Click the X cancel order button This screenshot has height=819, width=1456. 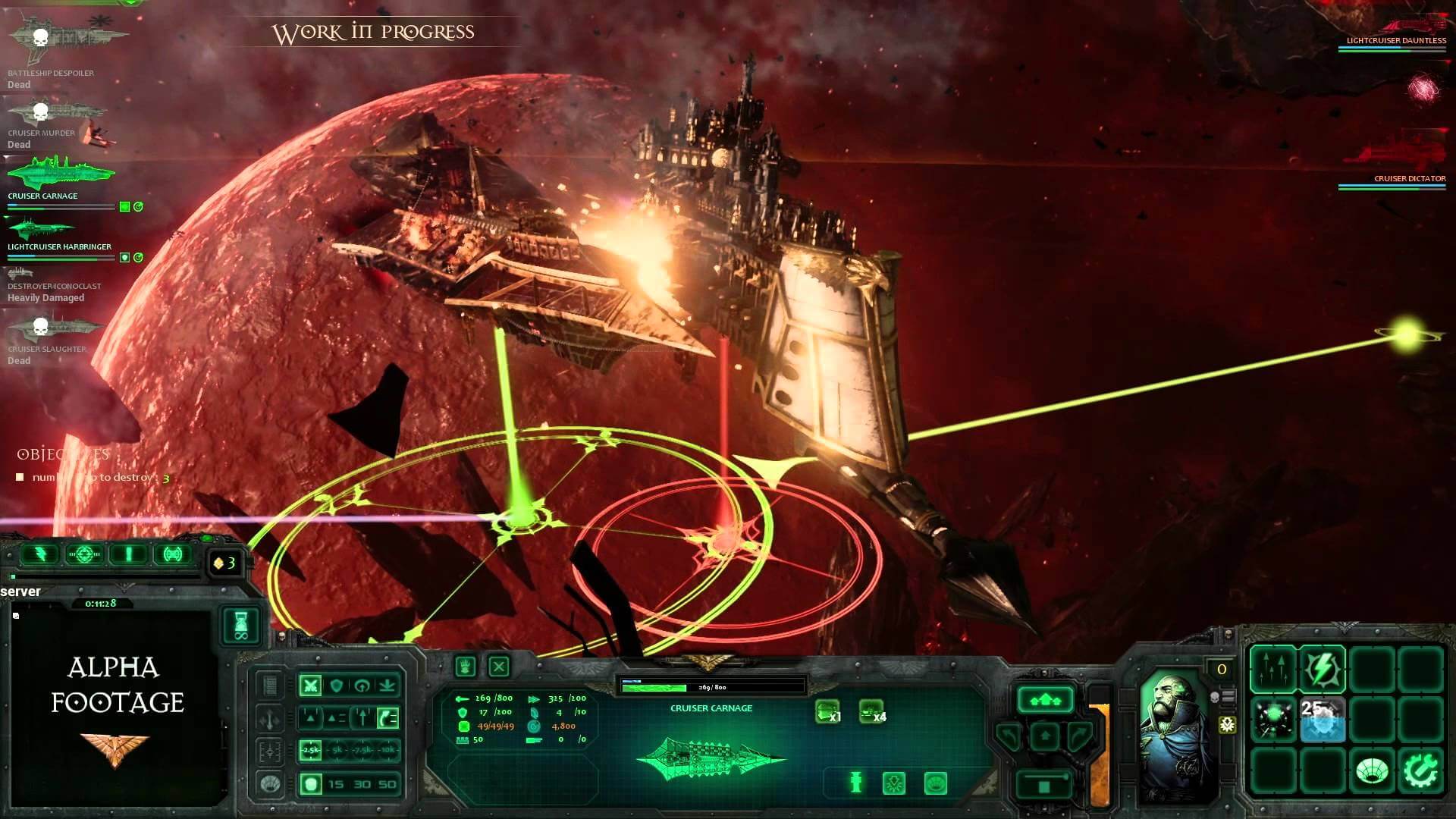498,667
